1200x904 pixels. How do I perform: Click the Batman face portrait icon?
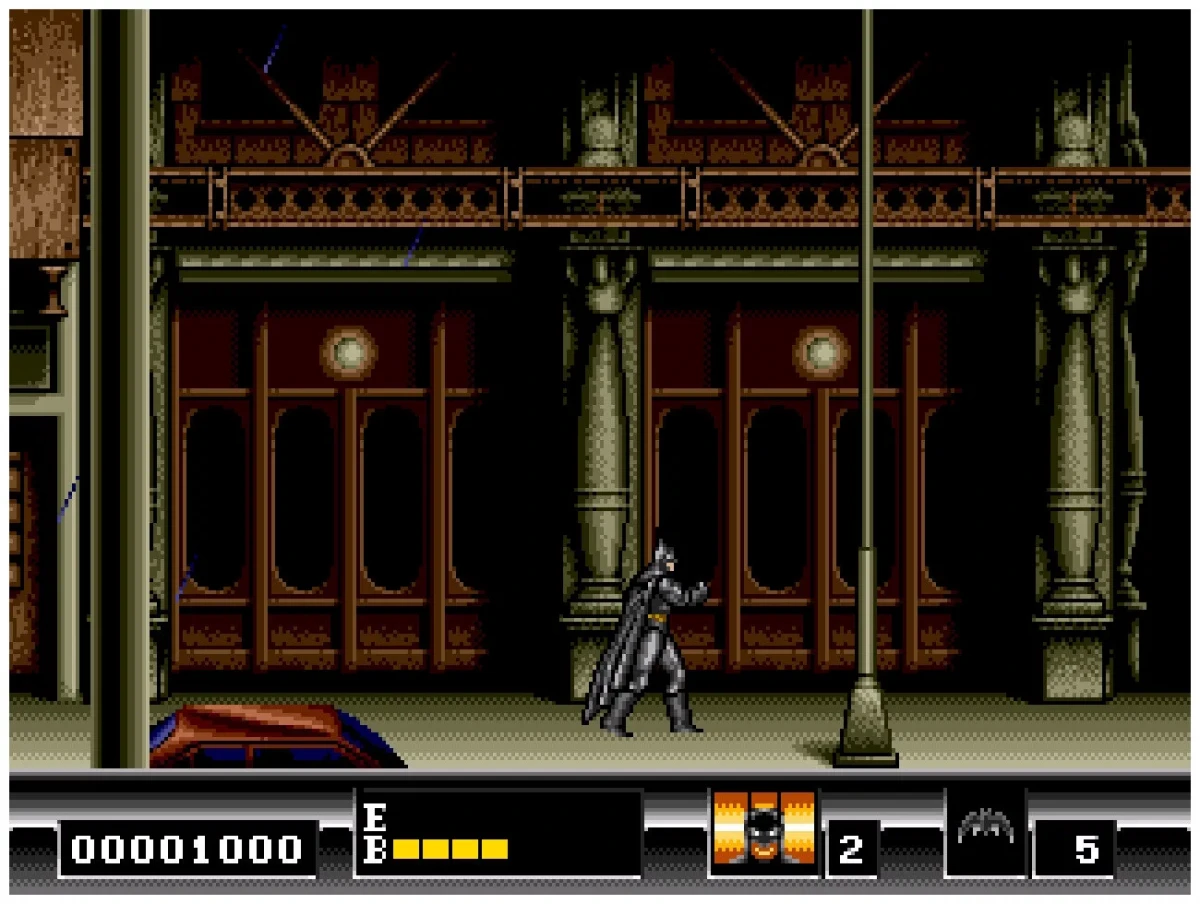(x=764, y=834)
